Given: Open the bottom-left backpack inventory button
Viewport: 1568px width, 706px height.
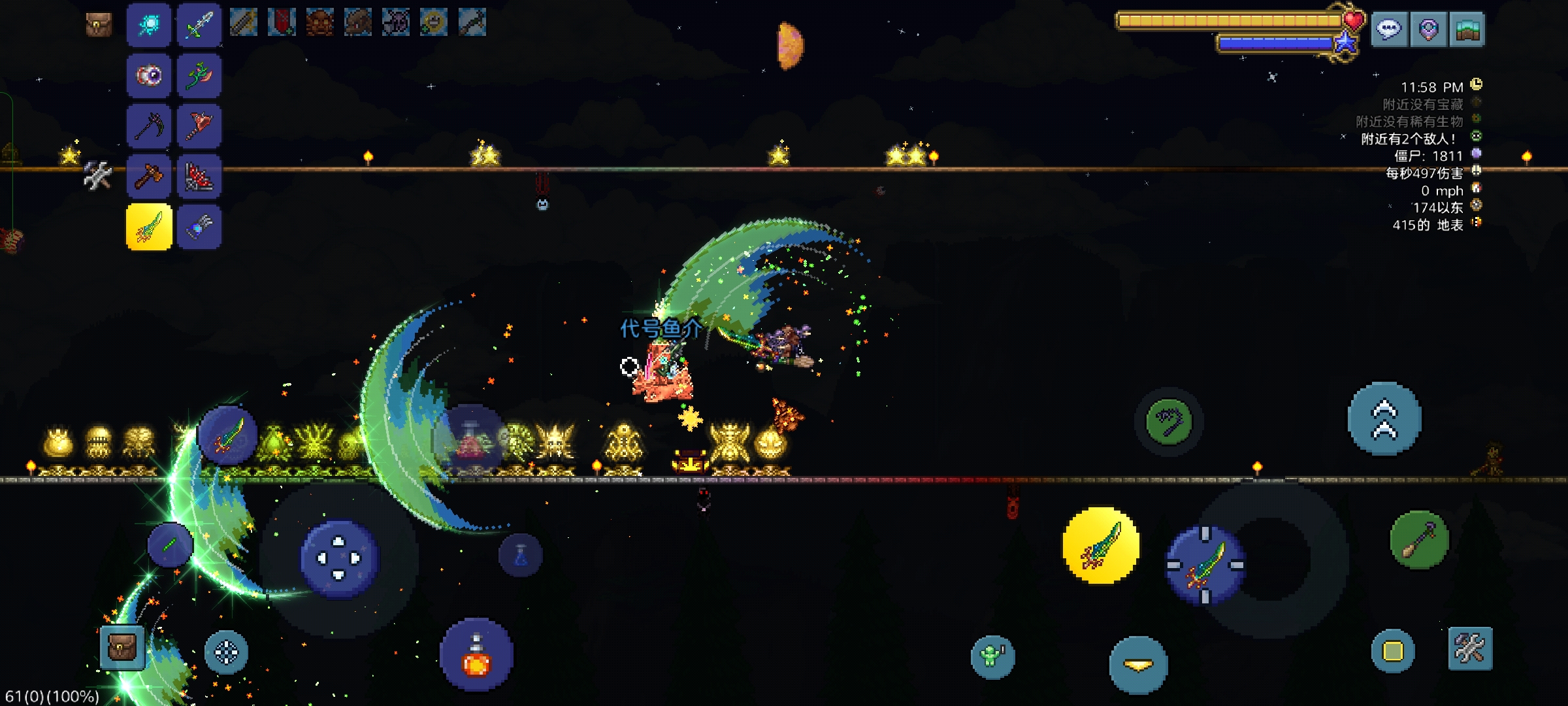Looking at the screenshot, I should [x=122, y=648].
